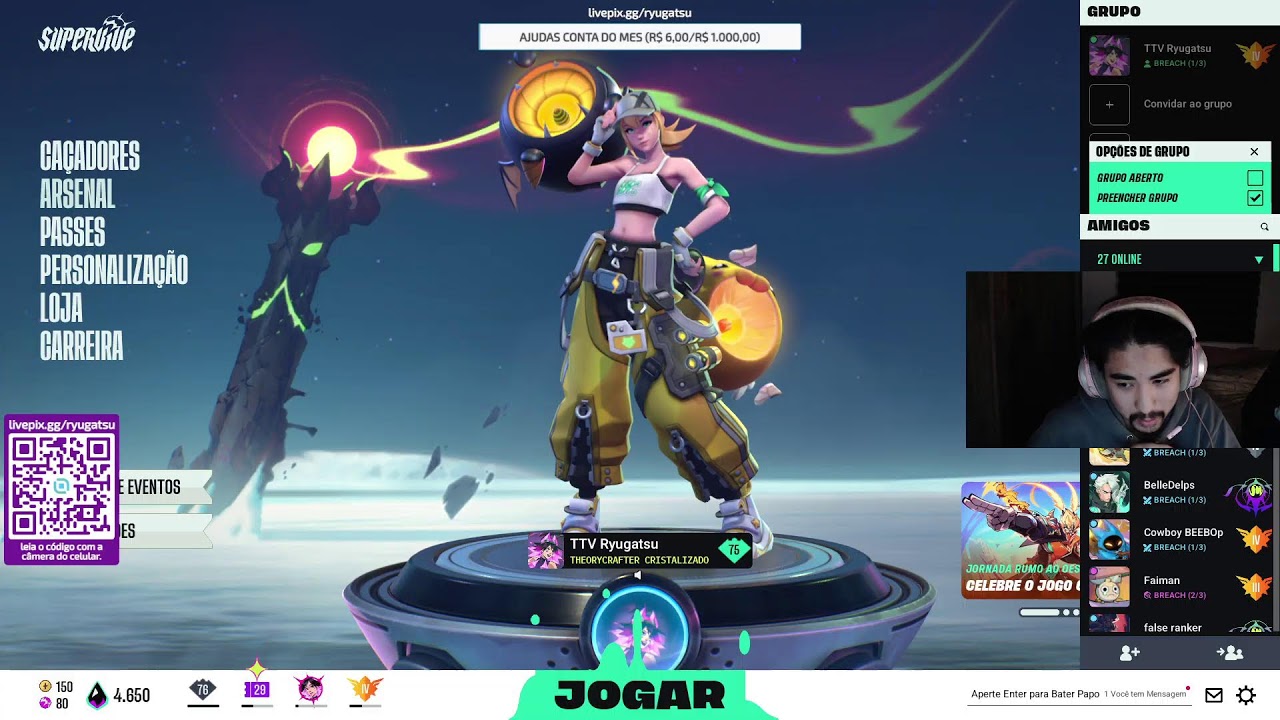Open the Carreira menu

click(81, 347)
